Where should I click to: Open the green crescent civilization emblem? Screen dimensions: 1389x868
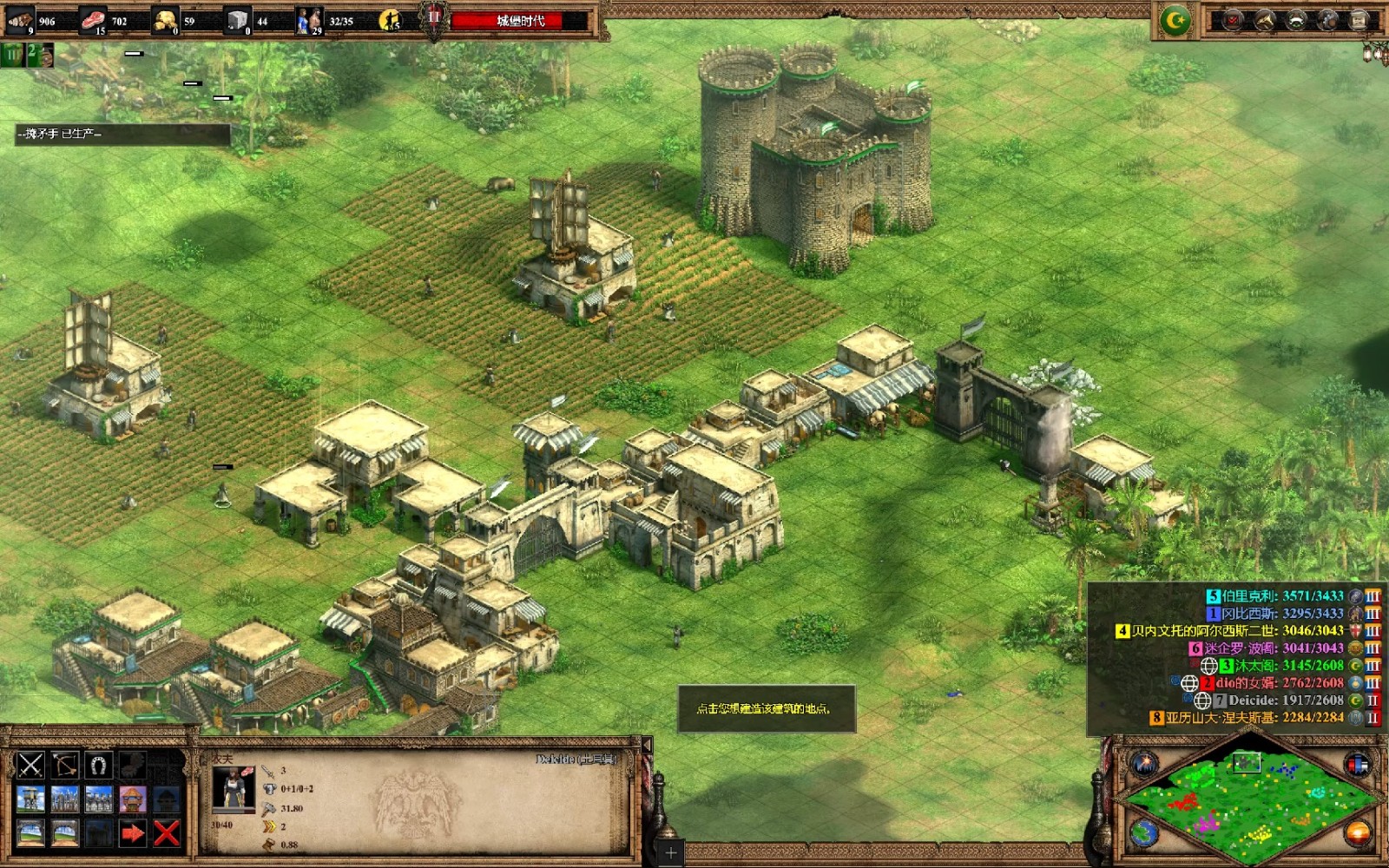[x=1175, y=21]
